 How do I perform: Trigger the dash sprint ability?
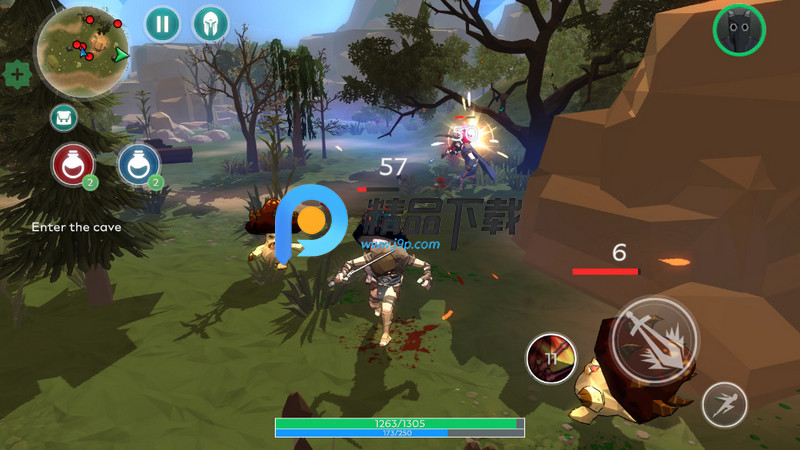click(x=724, y=405)
